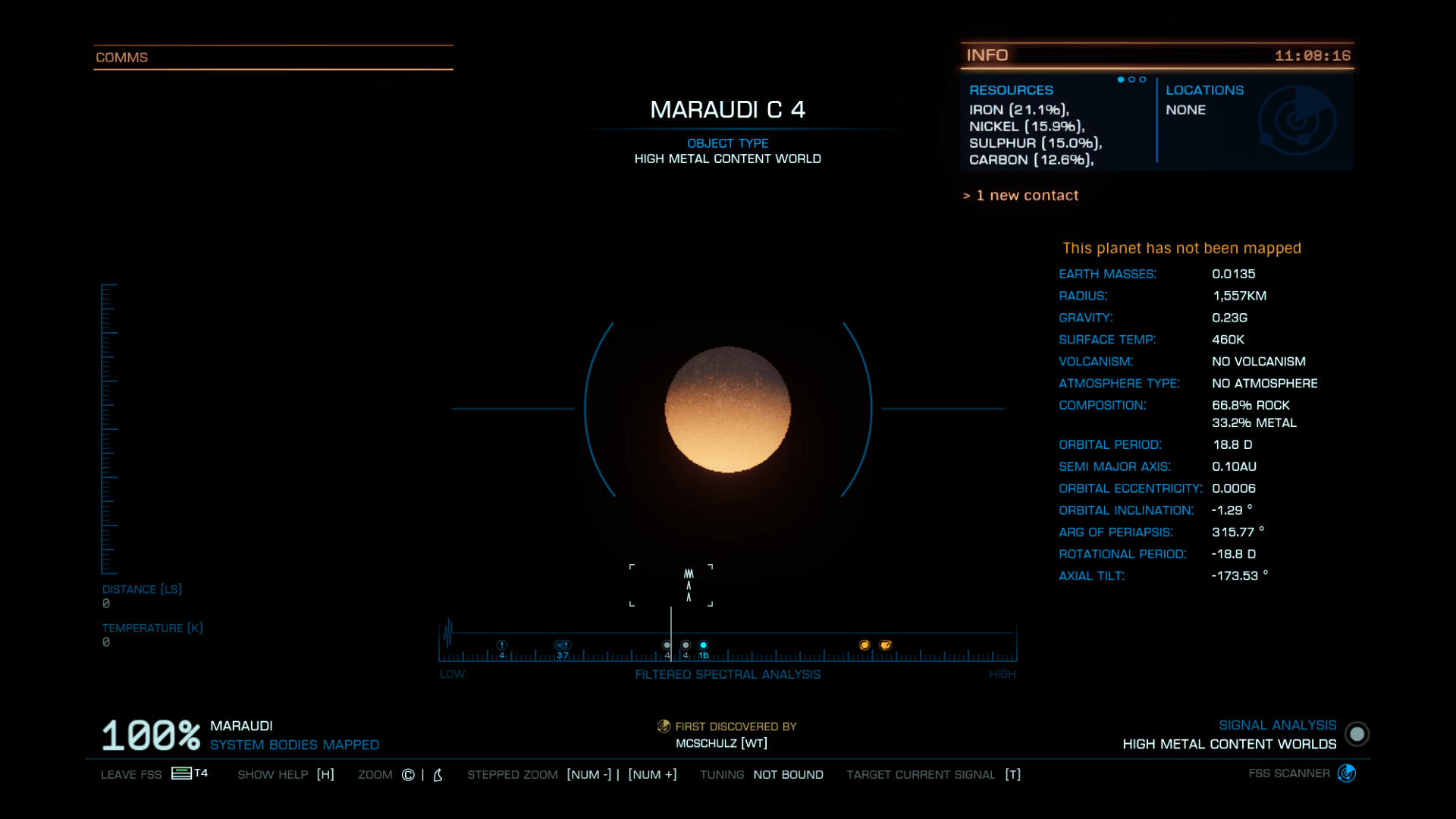Viewport: 1456px width, 819px height.
Task: Select an orange planet icon on the spectrum
Action: [x=866, y=644]
